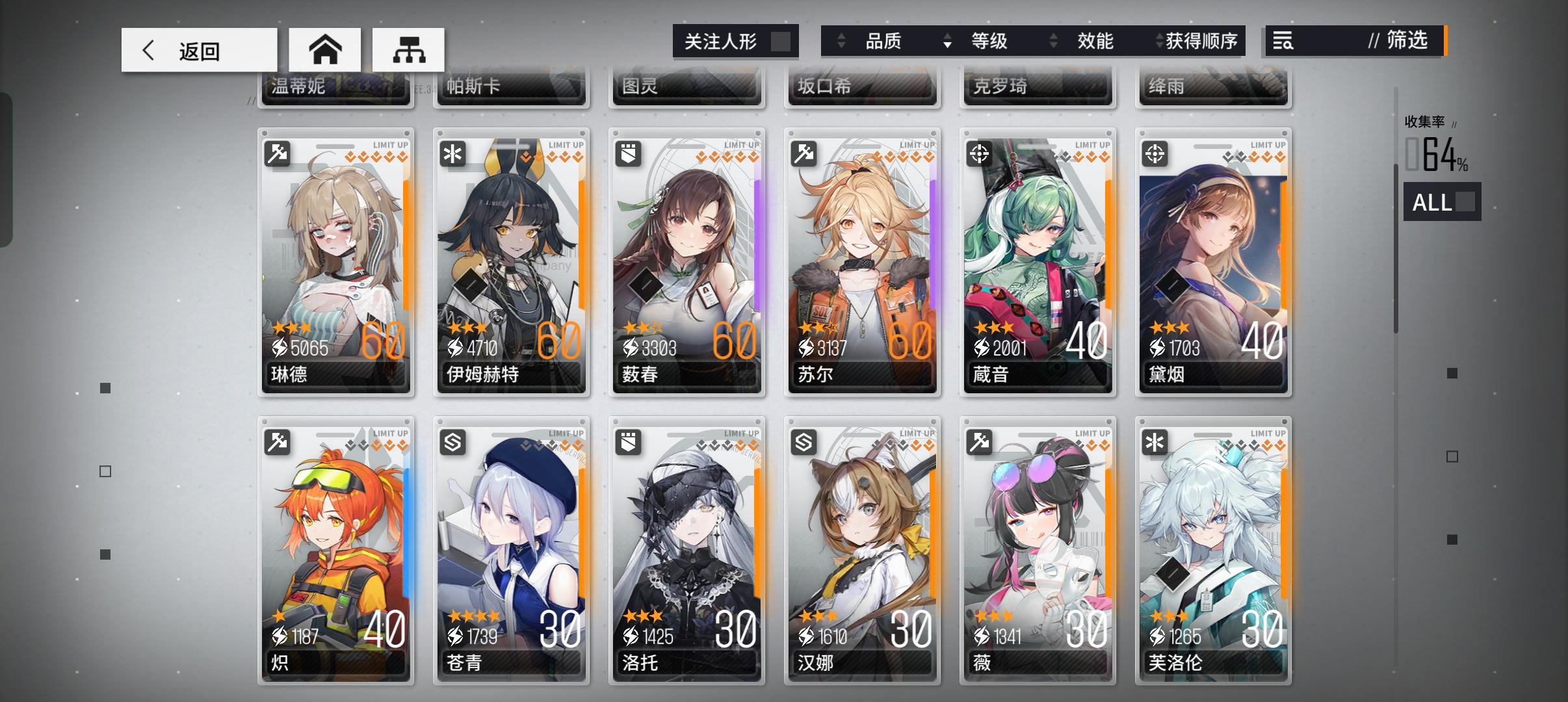The image size is (1568, 702).
Task: Click the snowflake class icon on 伊姆赫特's card
Action: click(454, 155)
